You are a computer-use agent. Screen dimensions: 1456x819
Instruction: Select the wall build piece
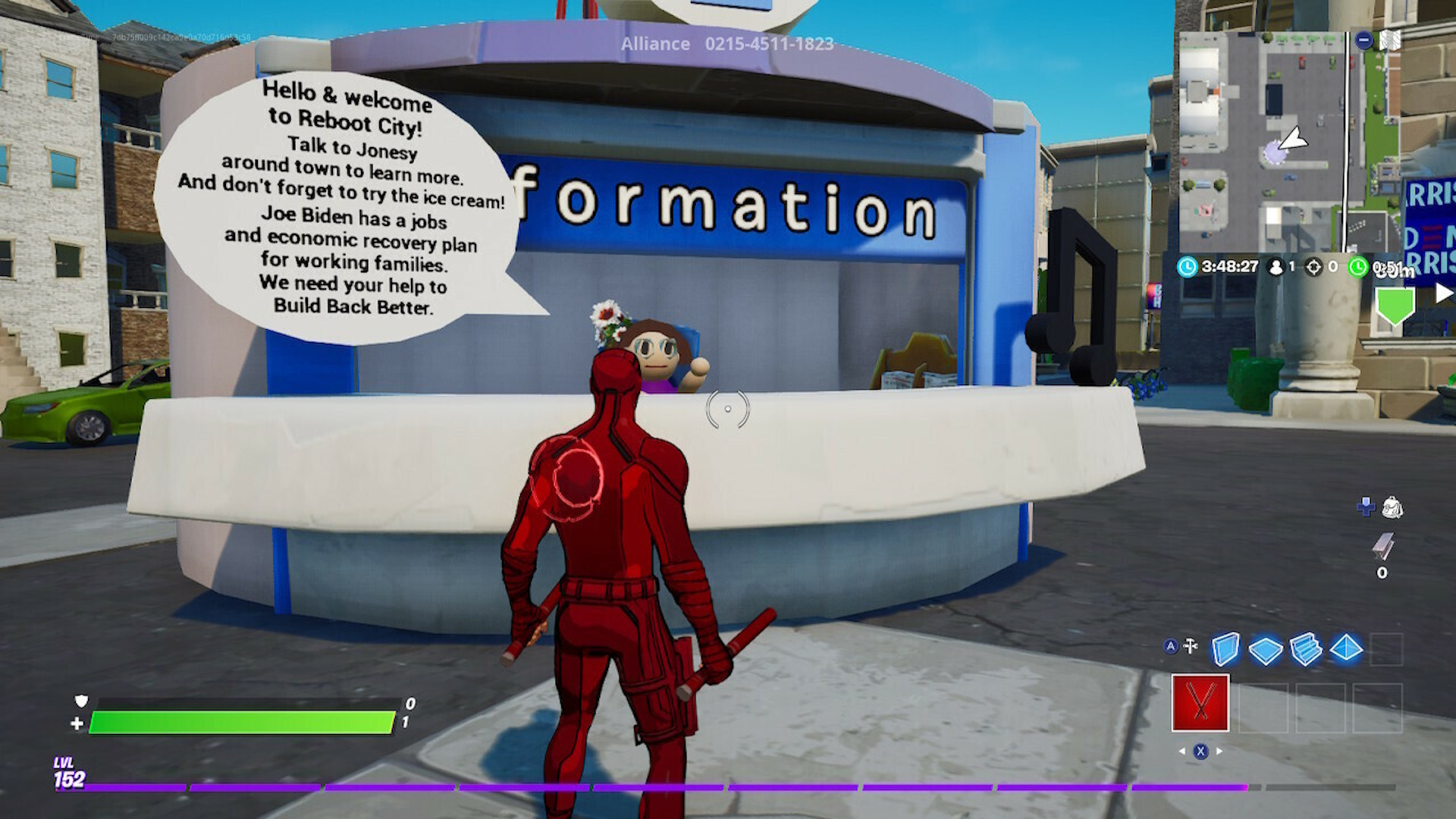click(x=1225, y=648)
